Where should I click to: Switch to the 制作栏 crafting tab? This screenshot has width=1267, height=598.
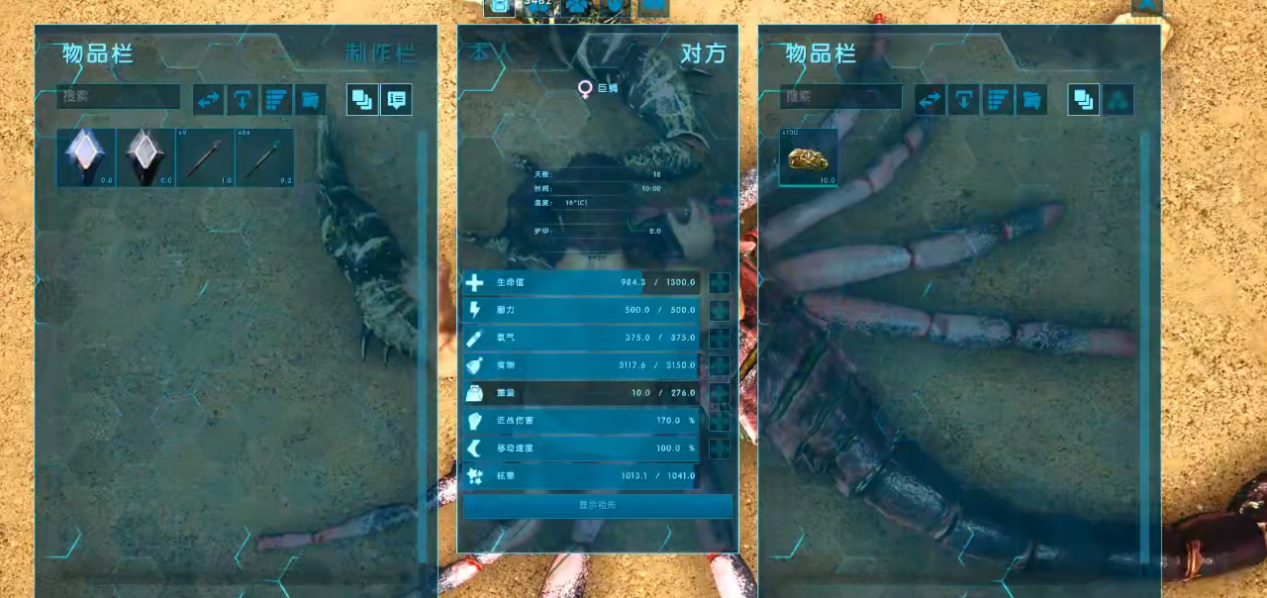coord(379,54)
